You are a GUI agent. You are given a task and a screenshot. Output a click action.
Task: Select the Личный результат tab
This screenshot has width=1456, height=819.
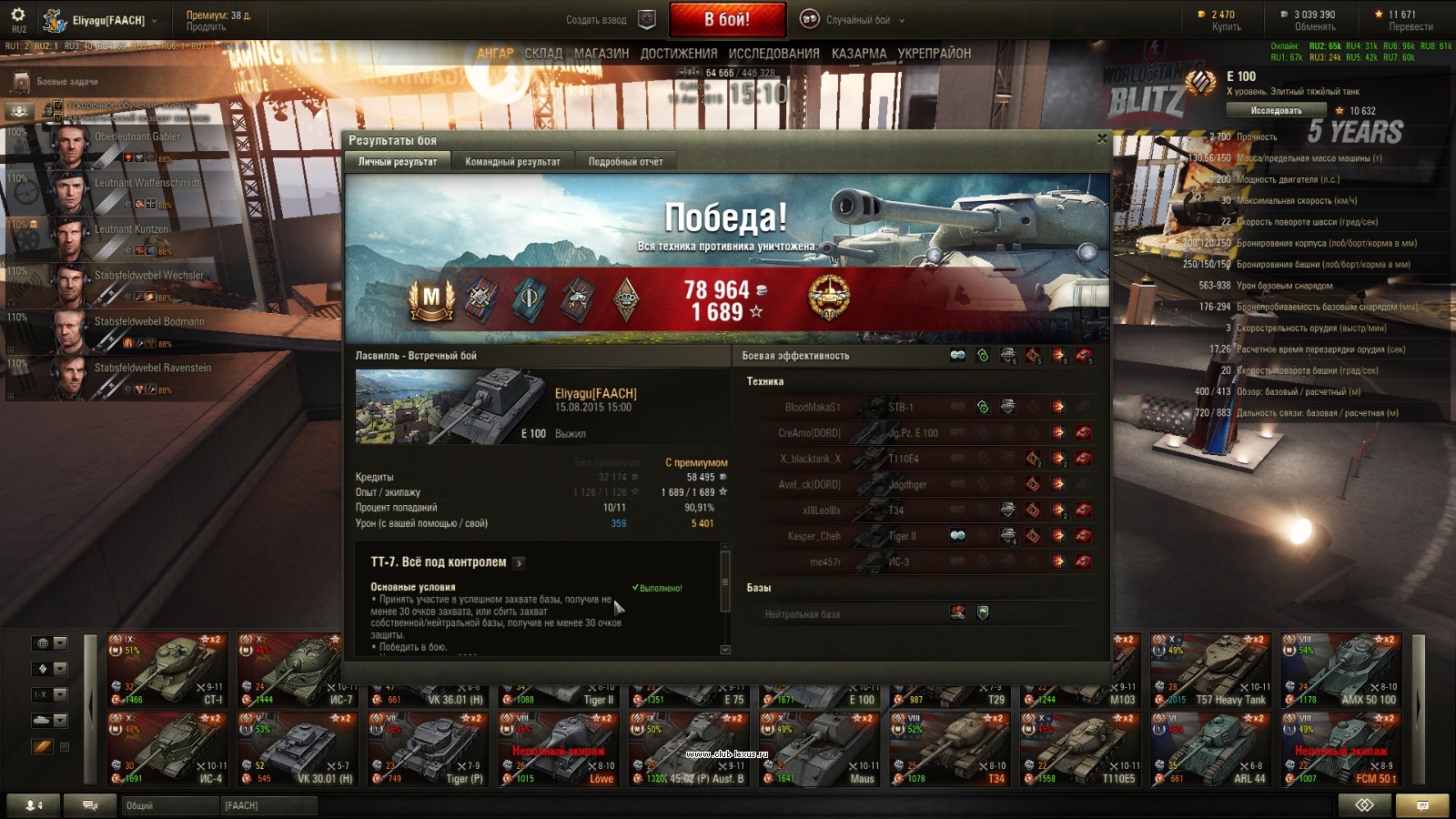pyautogui.click(x=398, y=162)
